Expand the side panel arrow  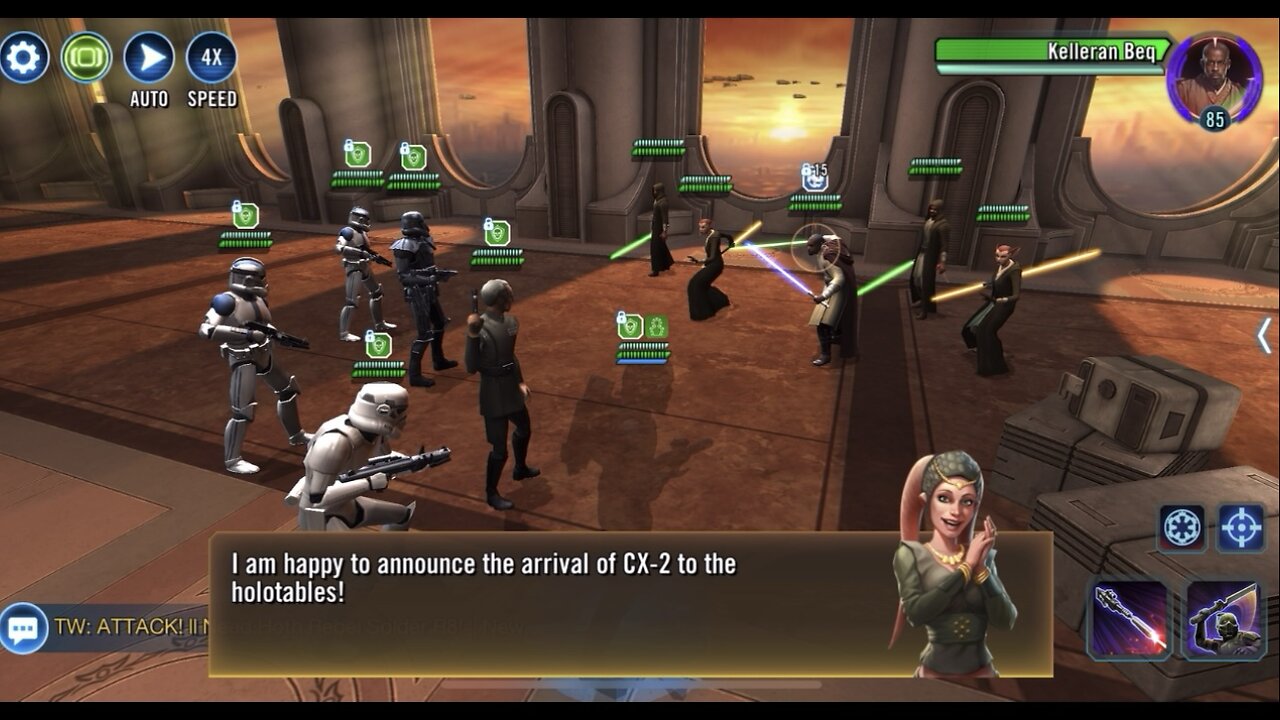pyautogui.click(x=1264, y=336)
